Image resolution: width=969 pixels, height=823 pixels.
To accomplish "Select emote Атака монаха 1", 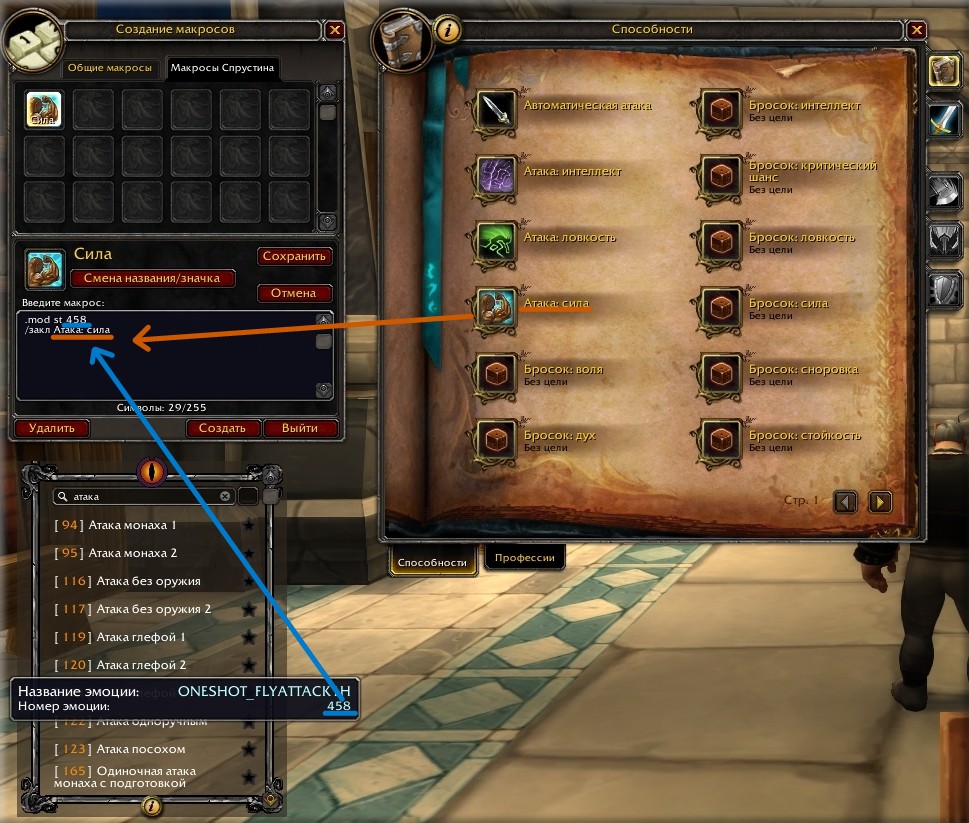I will pos(132,525).
